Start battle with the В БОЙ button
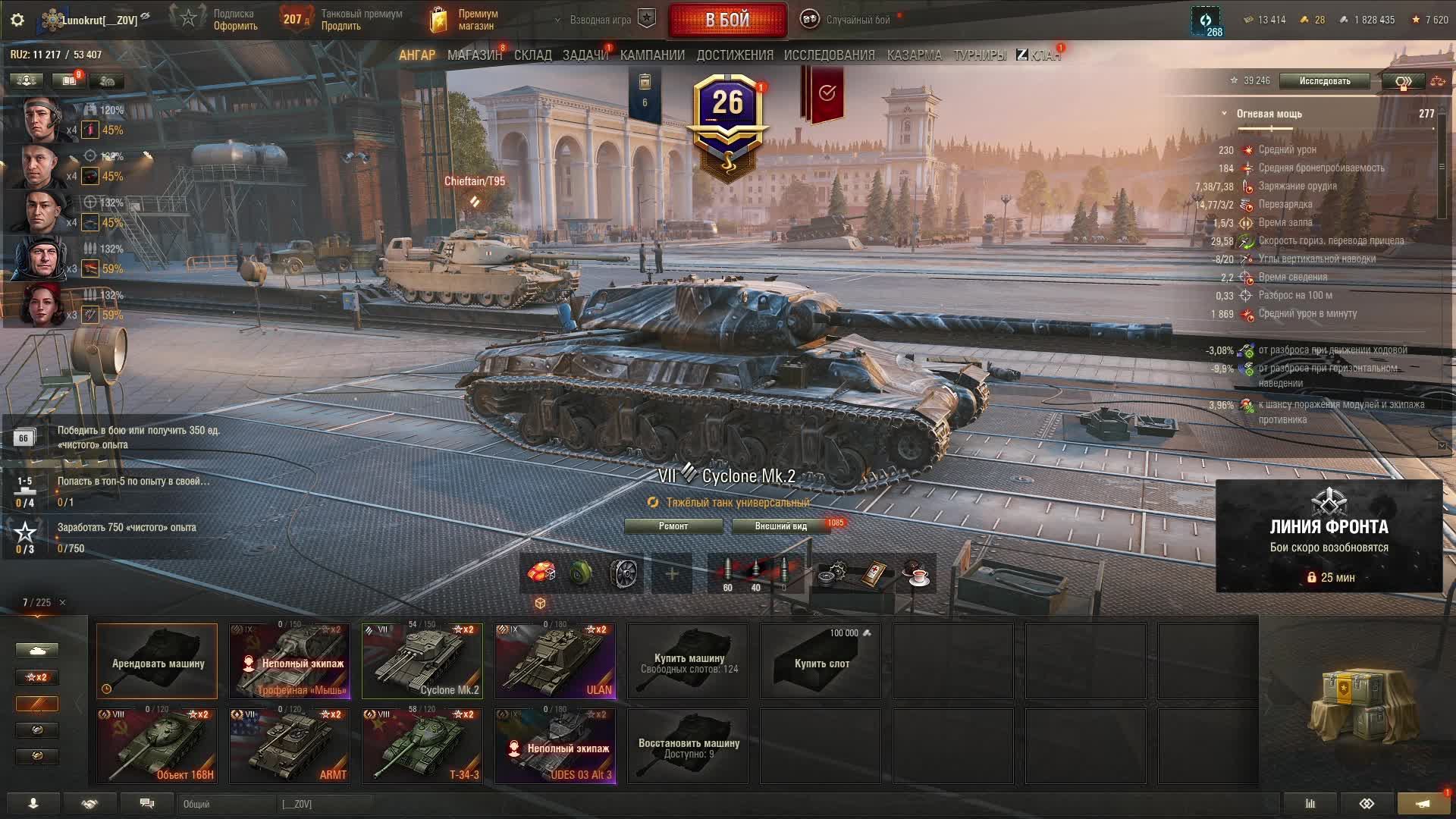Screen dimensions: 1456x819 coord(727,20)
